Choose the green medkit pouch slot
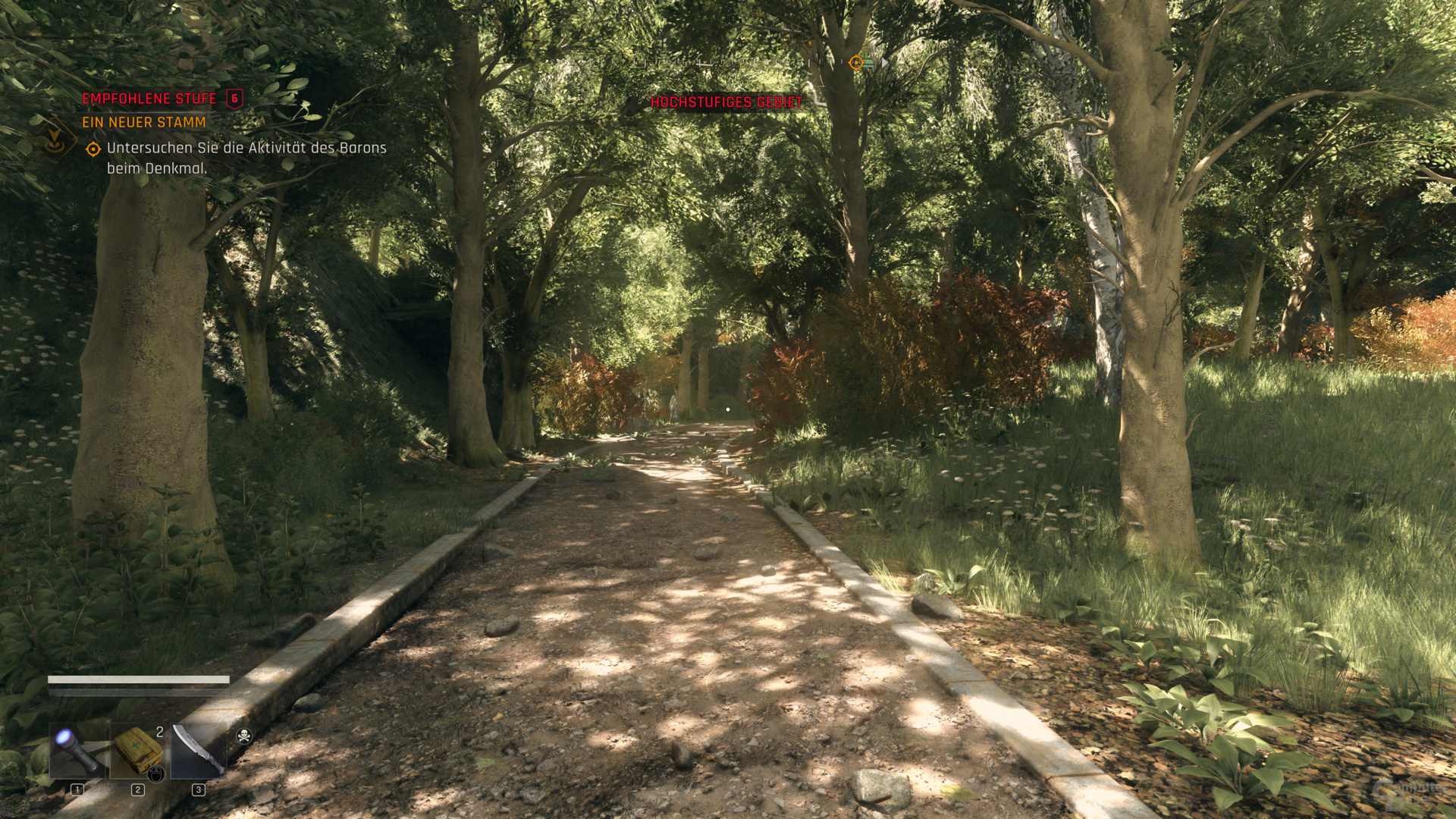This screenshot has height=819, width=1456. click(x=138, y=750)
